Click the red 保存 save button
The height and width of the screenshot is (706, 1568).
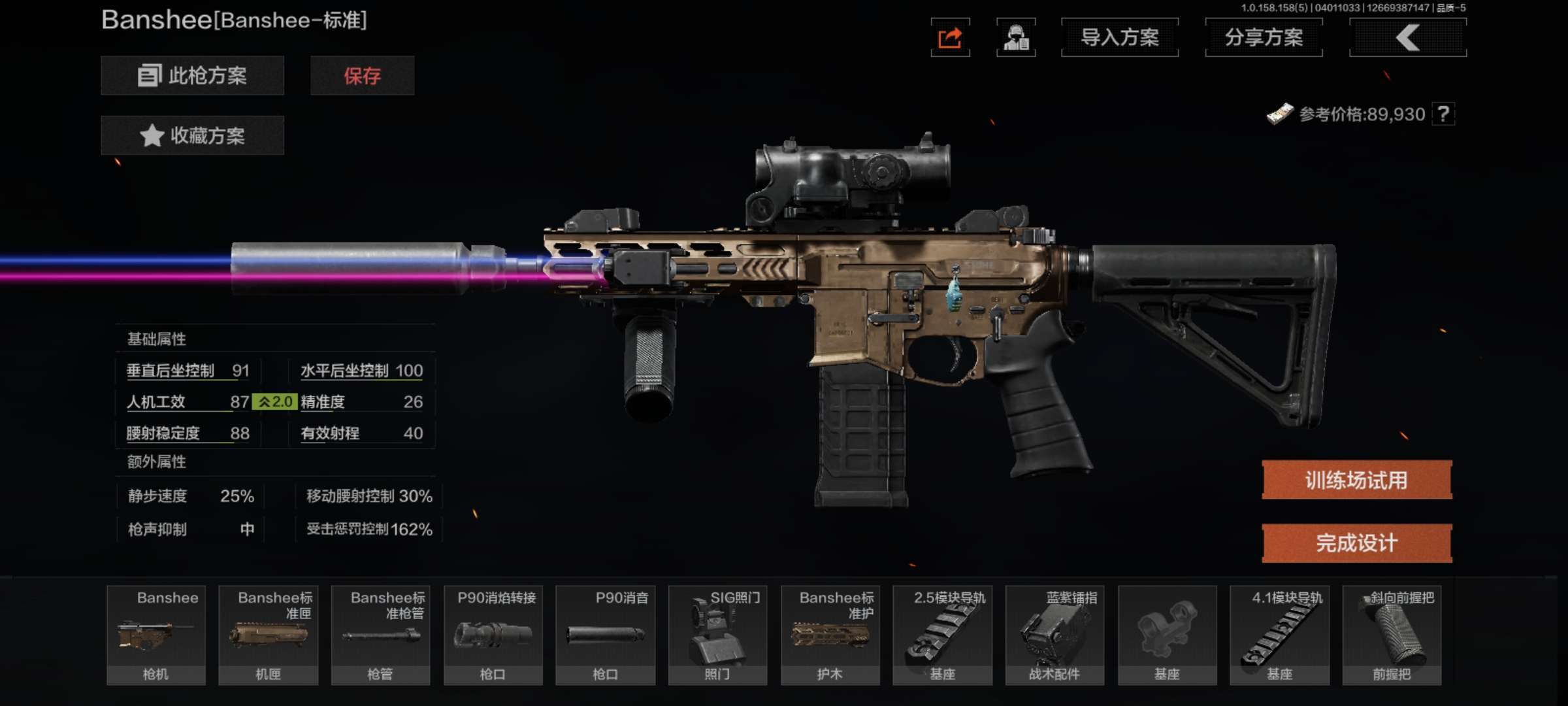362,76
